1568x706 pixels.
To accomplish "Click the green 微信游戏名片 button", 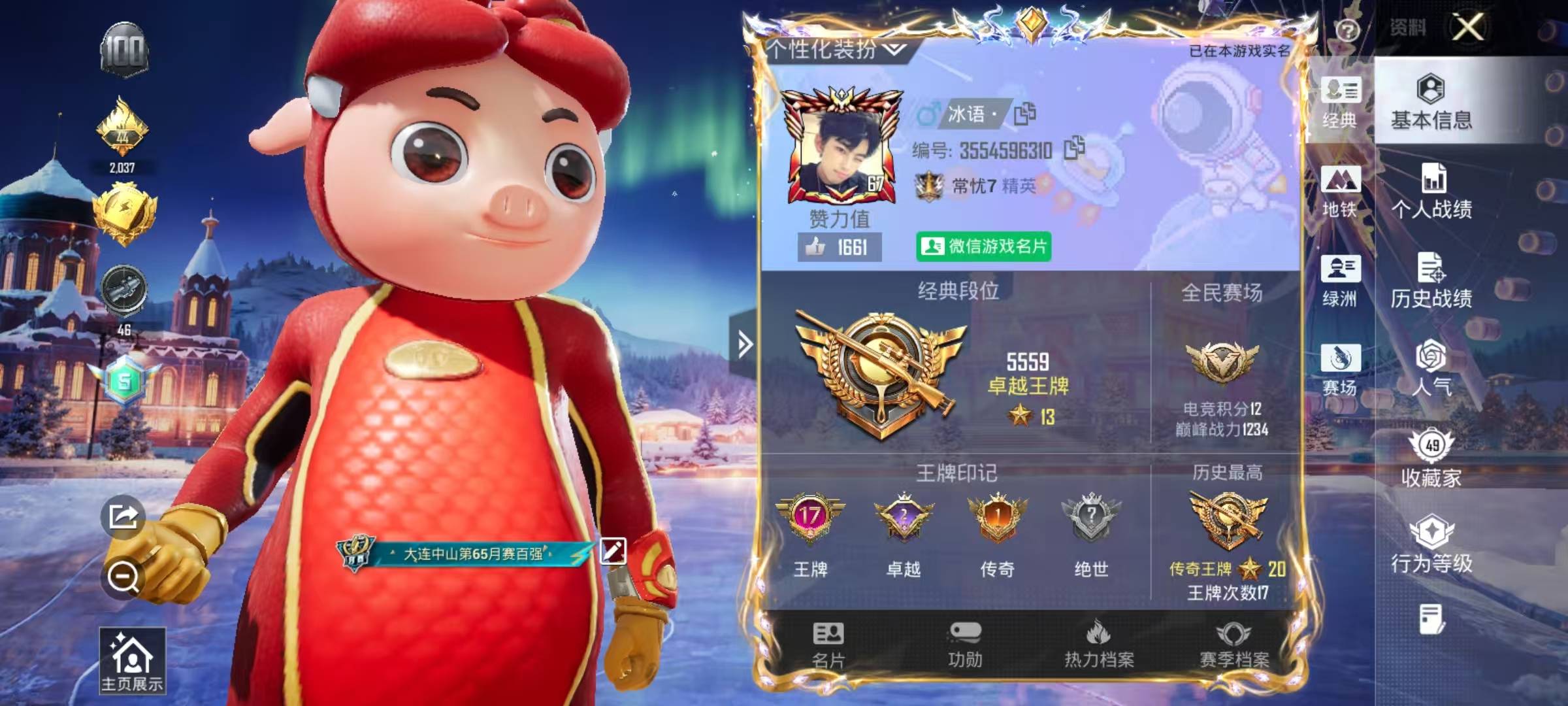I will (983, 246).
